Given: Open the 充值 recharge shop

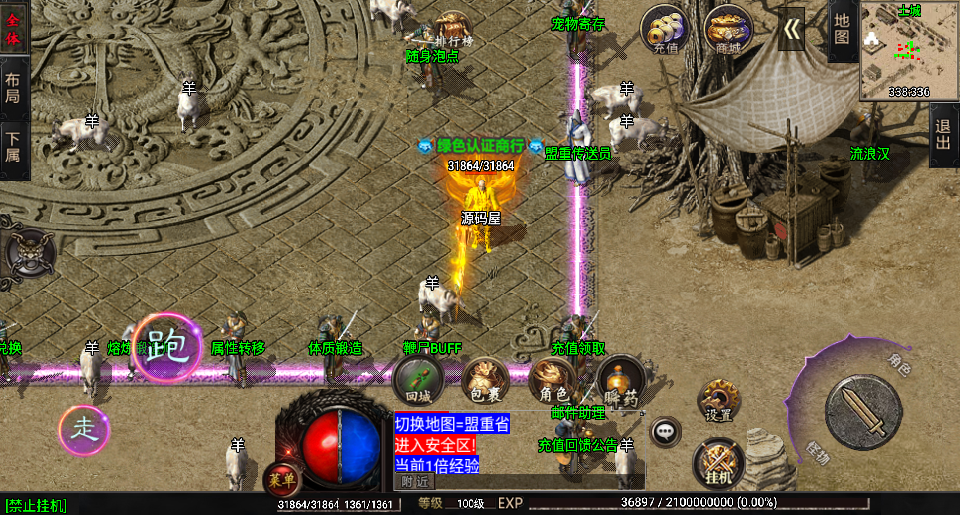Looking at the screenshot, I should pyautogui.click(x=665, y=28).
